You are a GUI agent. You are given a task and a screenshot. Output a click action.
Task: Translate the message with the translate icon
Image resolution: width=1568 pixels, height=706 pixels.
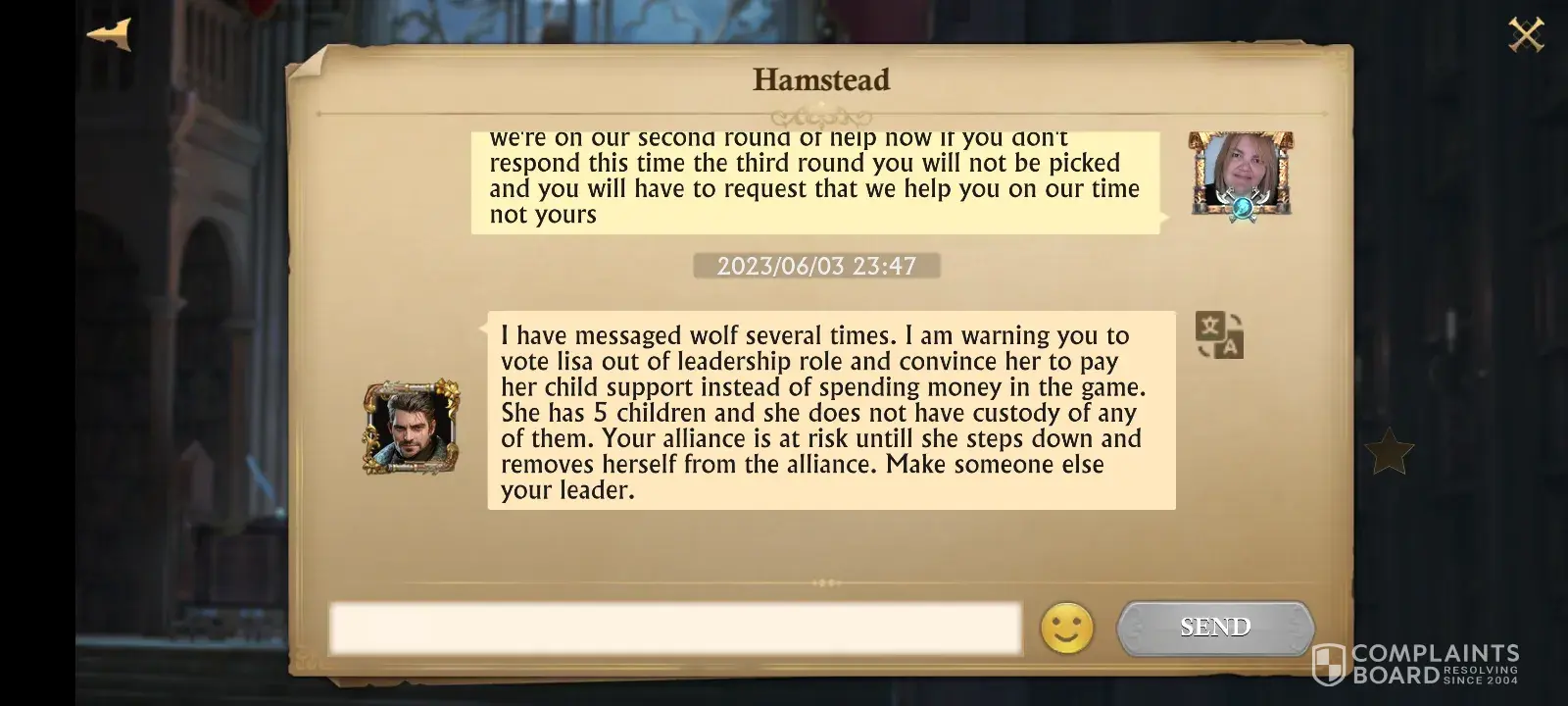(x=1219, y=334)
